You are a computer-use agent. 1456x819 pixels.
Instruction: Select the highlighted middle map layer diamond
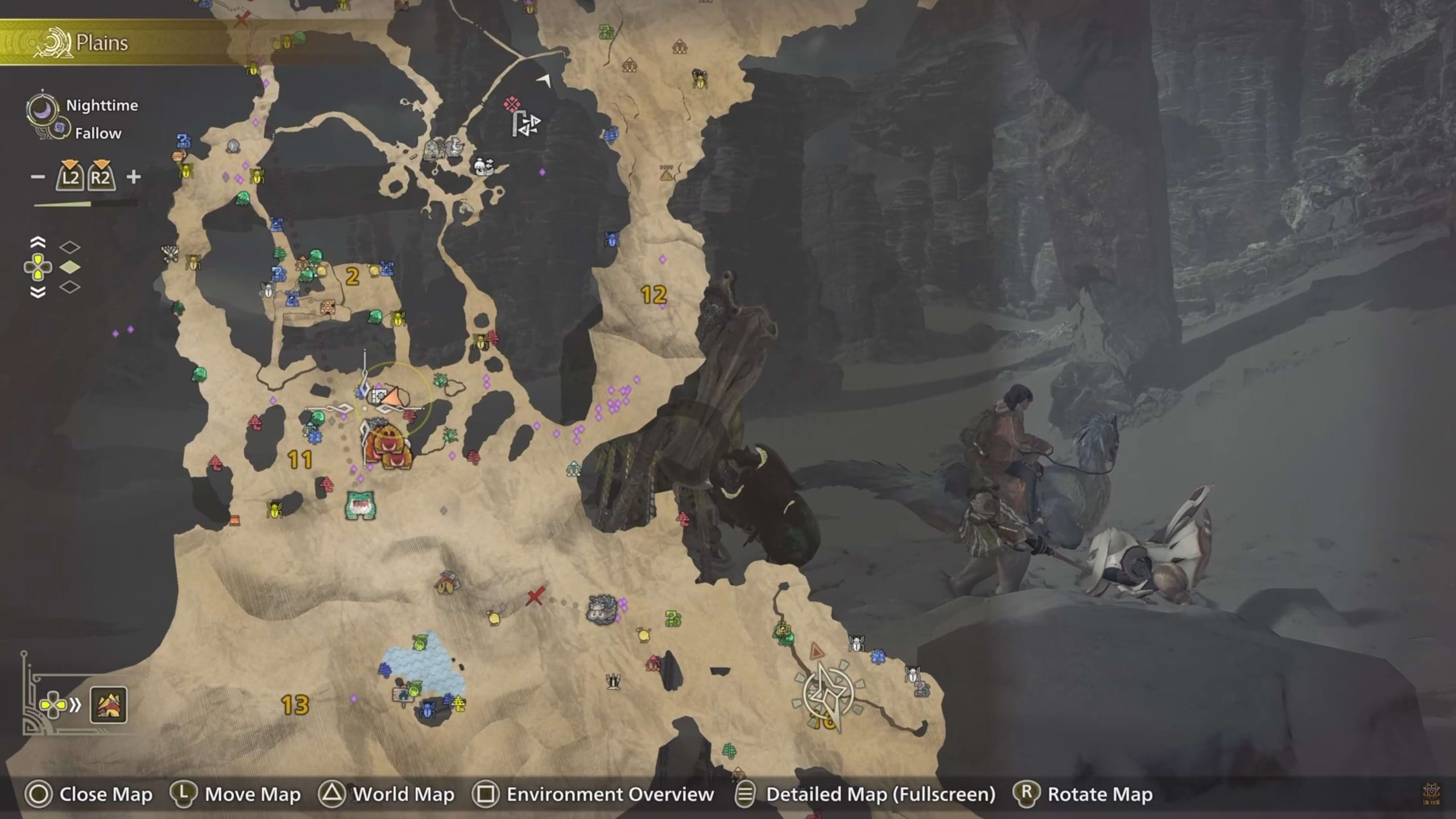tap(70, 267)
